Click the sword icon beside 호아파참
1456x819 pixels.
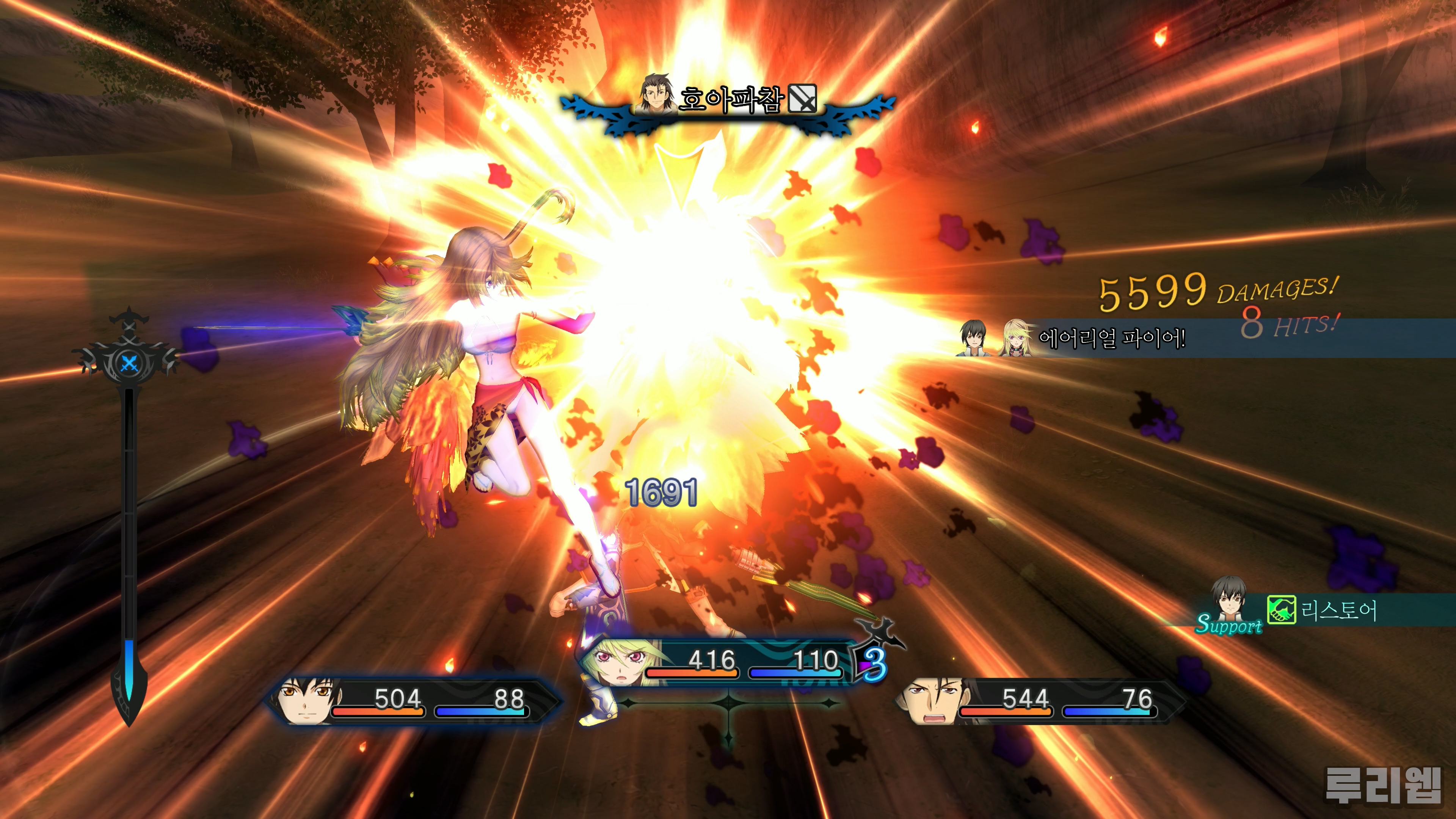[x=802, y=99]
